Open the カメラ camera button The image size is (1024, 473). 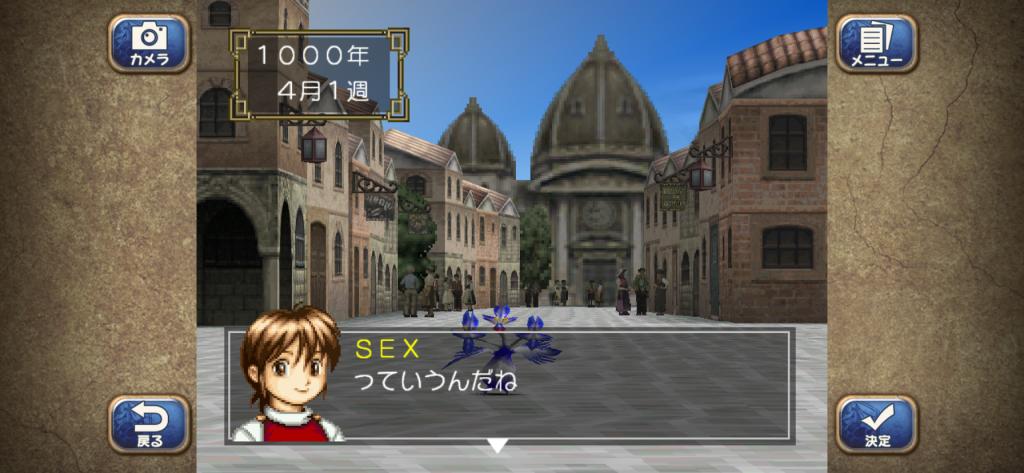149,44
